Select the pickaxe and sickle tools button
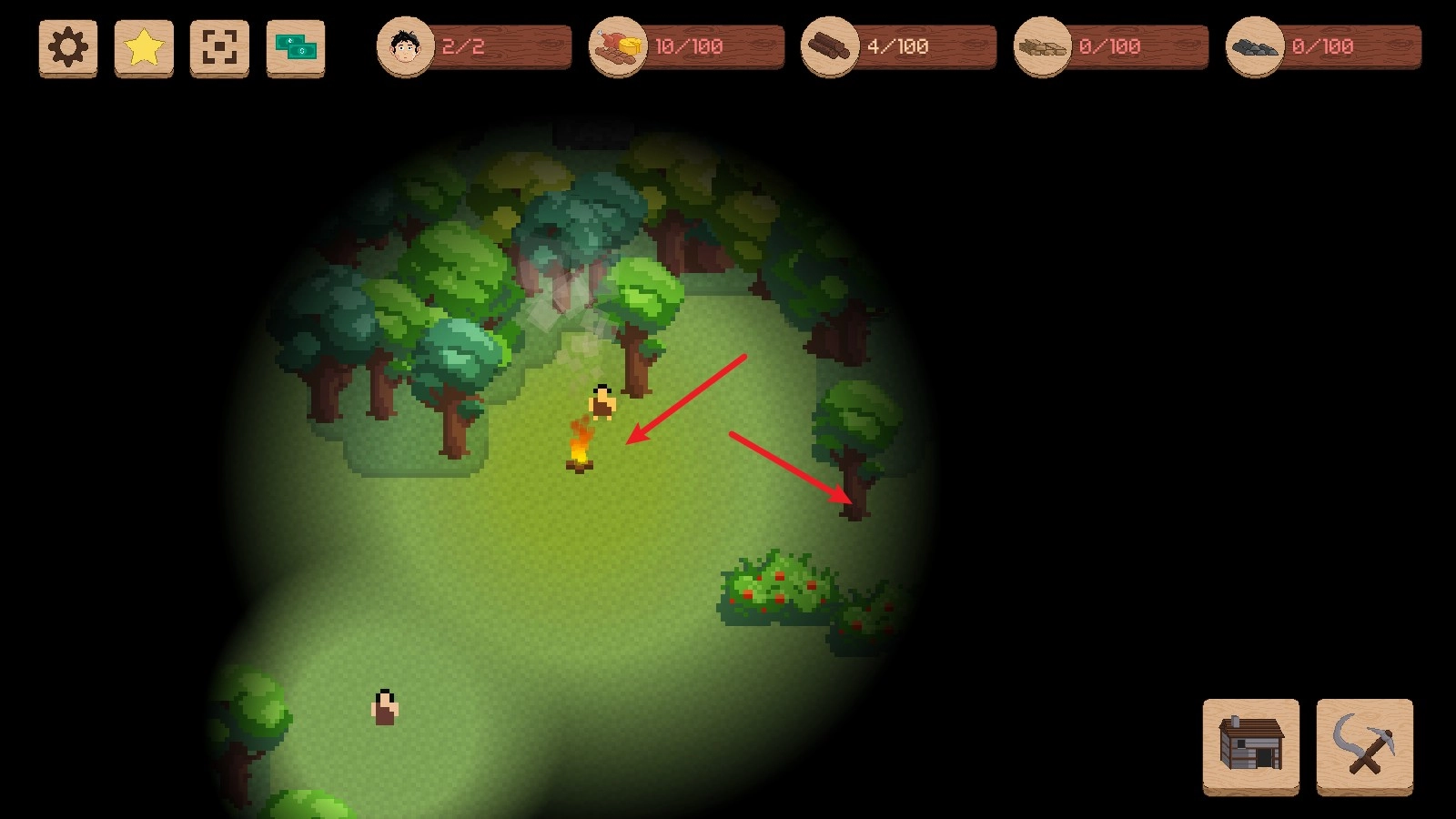 (x=1364, y=744)
